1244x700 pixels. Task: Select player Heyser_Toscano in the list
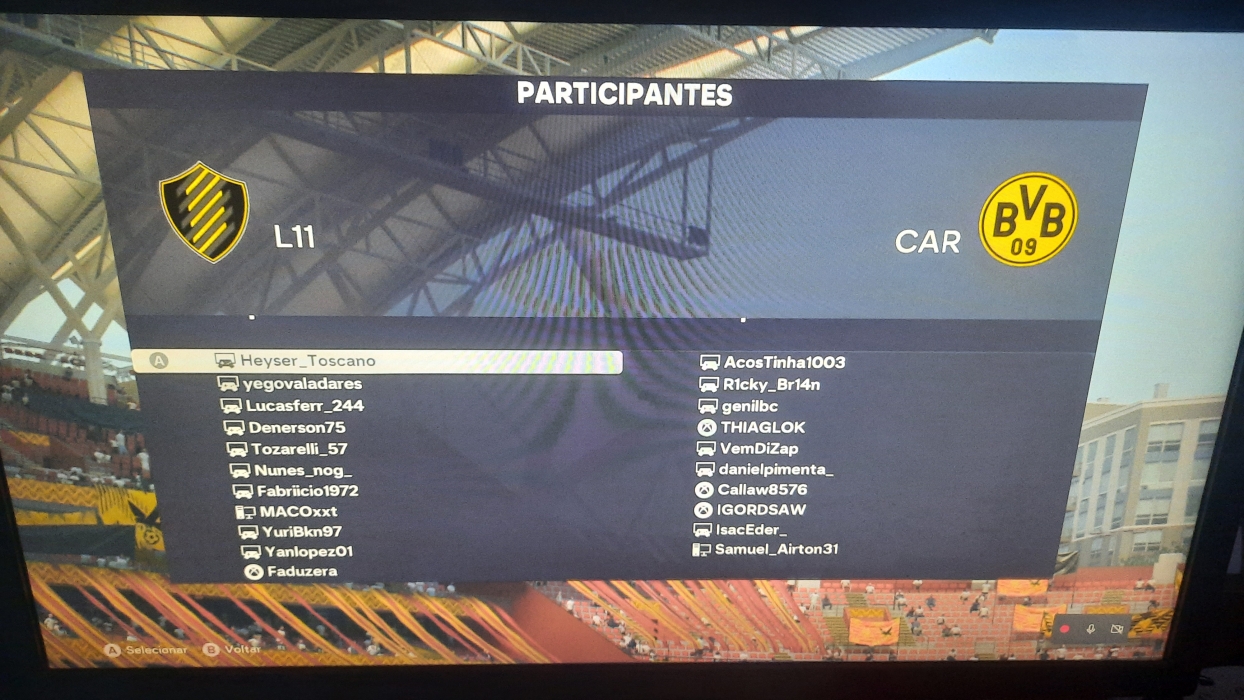pyautogui.click(x=307, y=361)
